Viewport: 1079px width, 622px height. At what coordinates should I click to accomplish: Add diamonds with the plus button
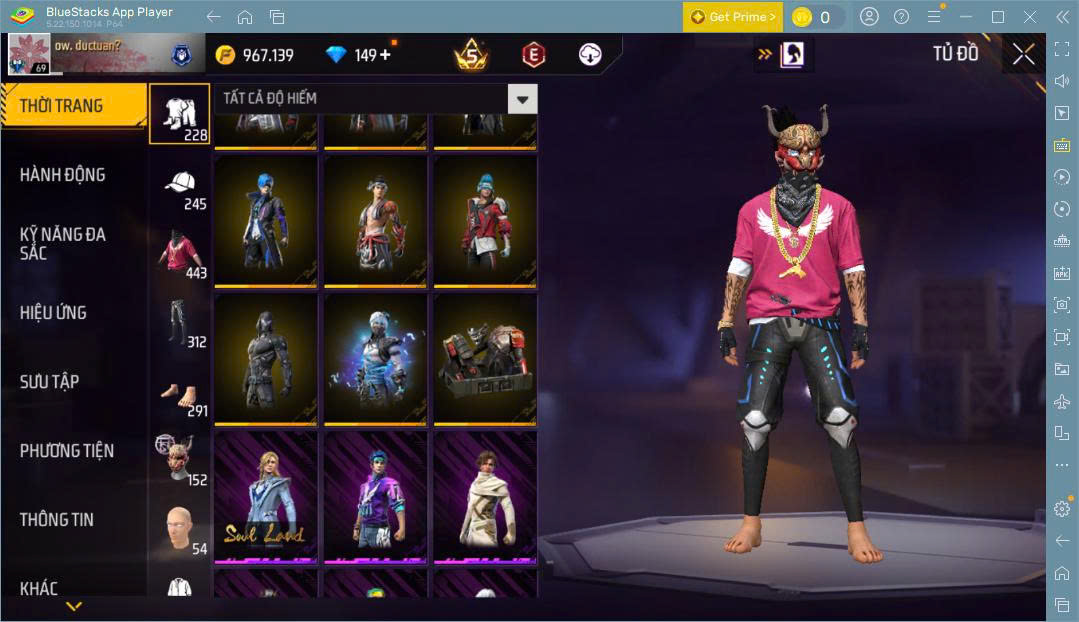(385, 55)
